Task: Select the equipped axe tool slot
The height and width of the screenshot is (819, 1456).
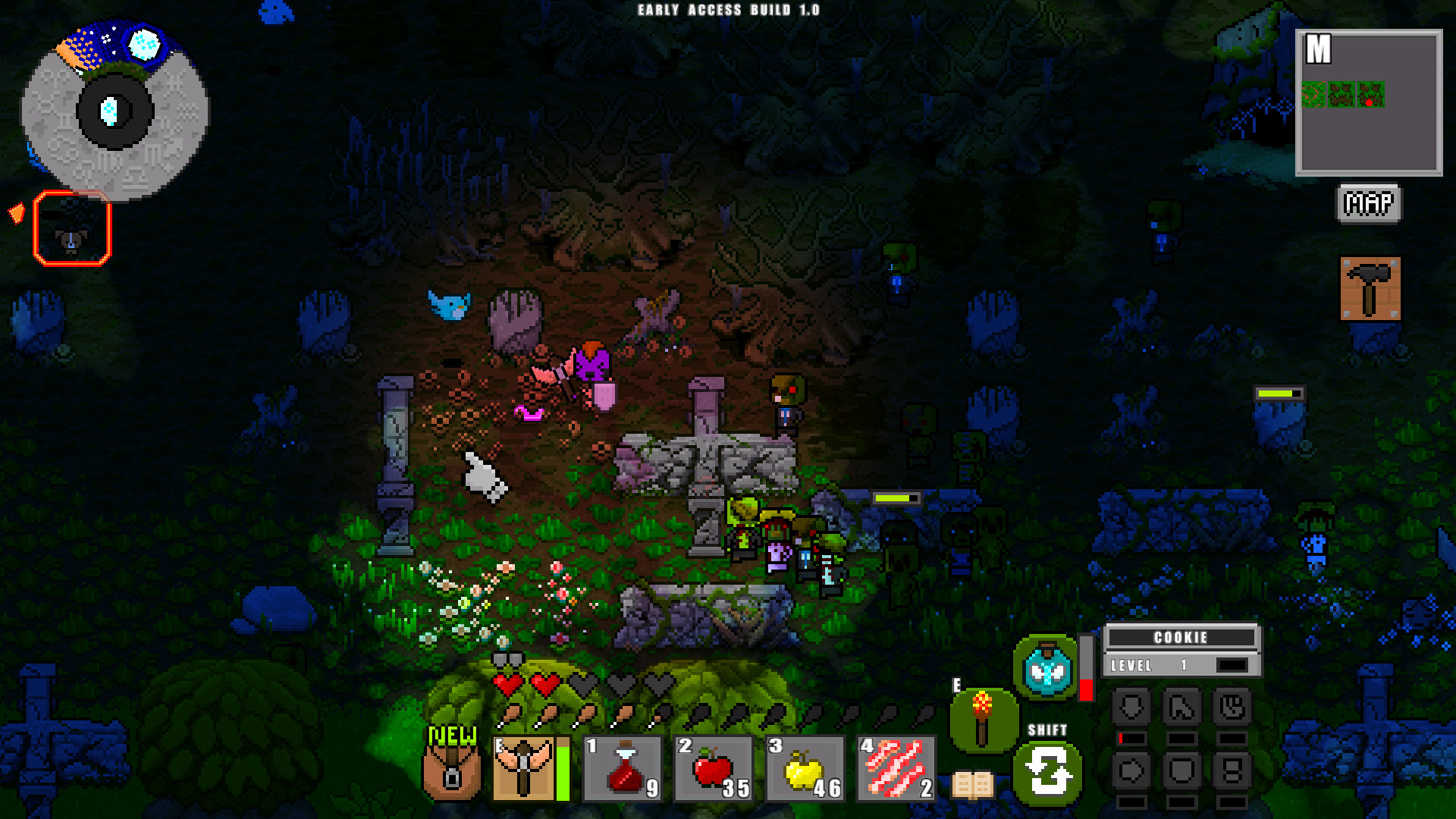Action: click(523, 770)
